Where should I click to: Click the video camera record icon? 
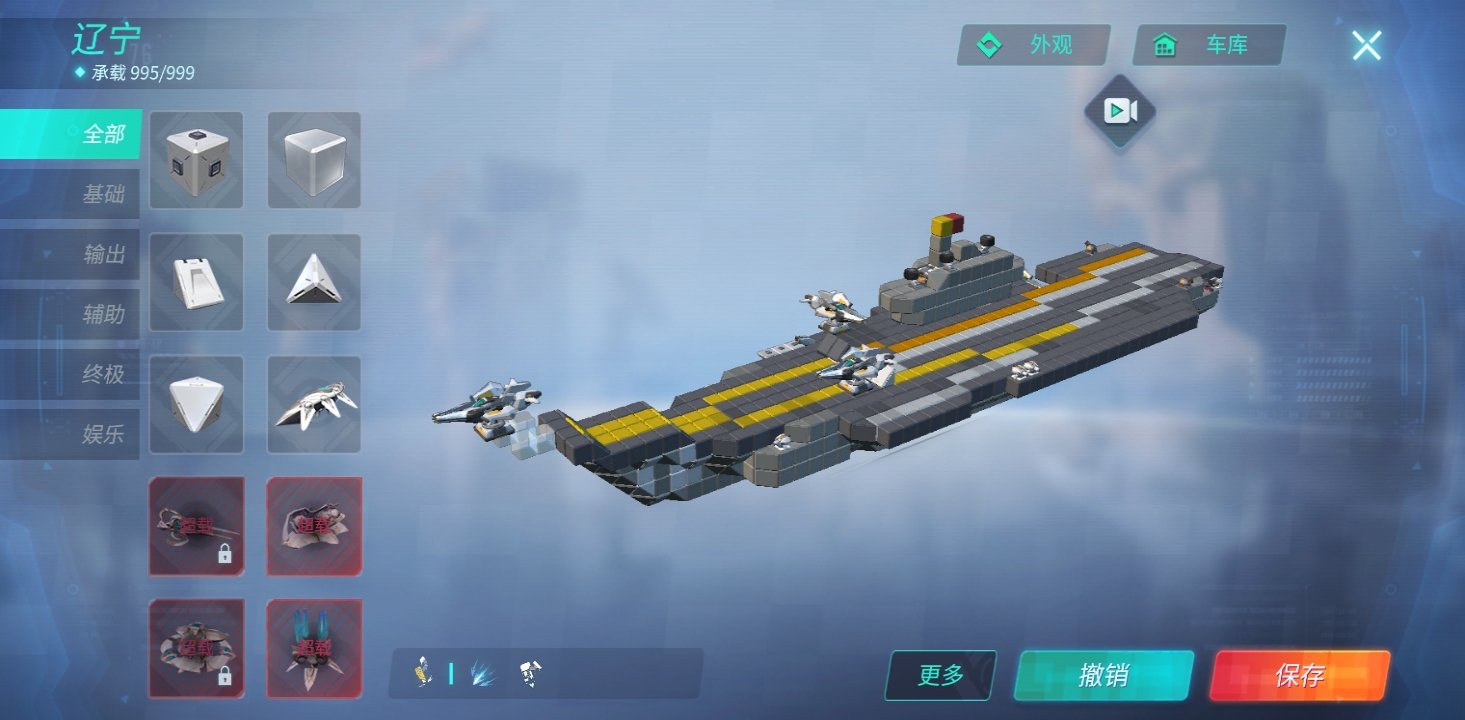pyautogui.click(x=1120, y=111)
